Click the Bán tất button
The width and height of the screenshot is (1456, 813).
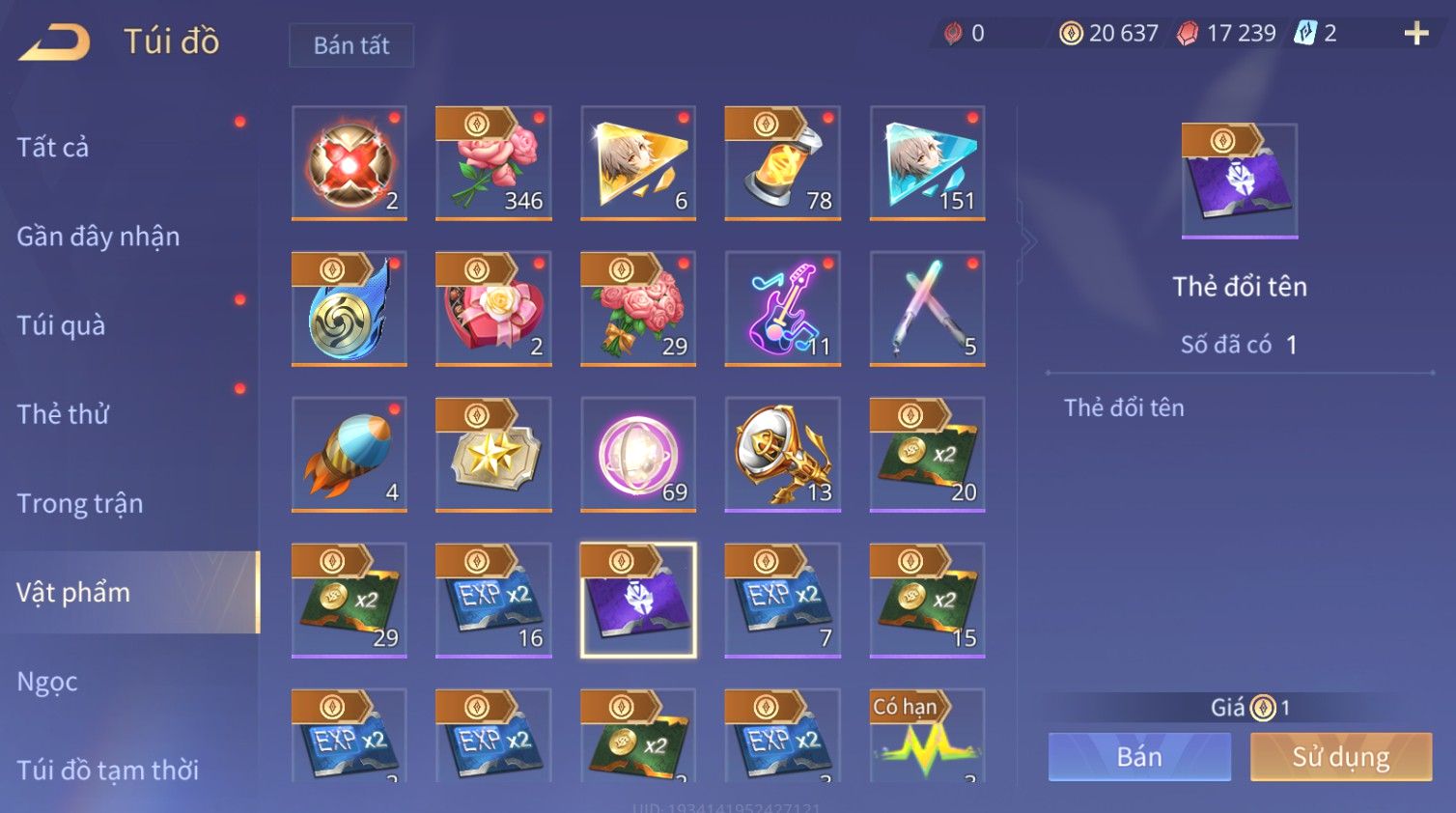pyautogui.click(x=351, y=45)
